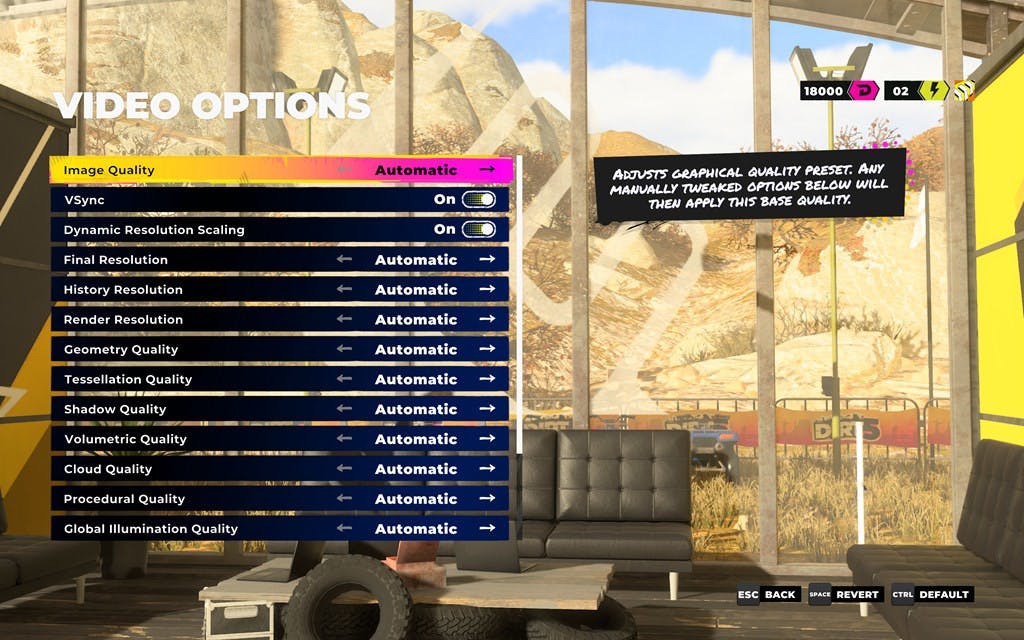Click left arrow on Image Quality
1024x640 pixels.
click(345, 170)
